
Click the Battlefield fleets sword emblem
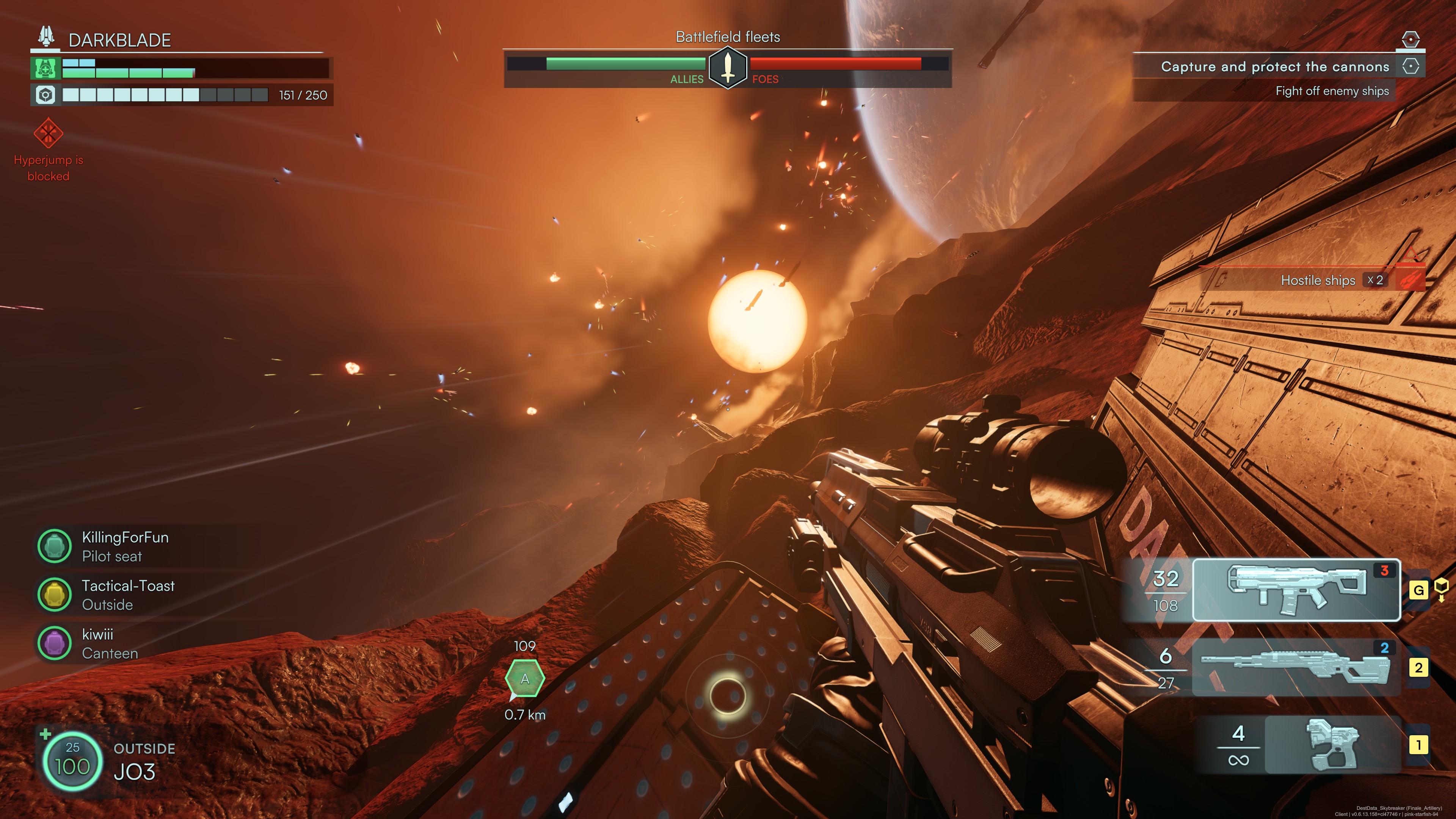(x=728, y=67)
